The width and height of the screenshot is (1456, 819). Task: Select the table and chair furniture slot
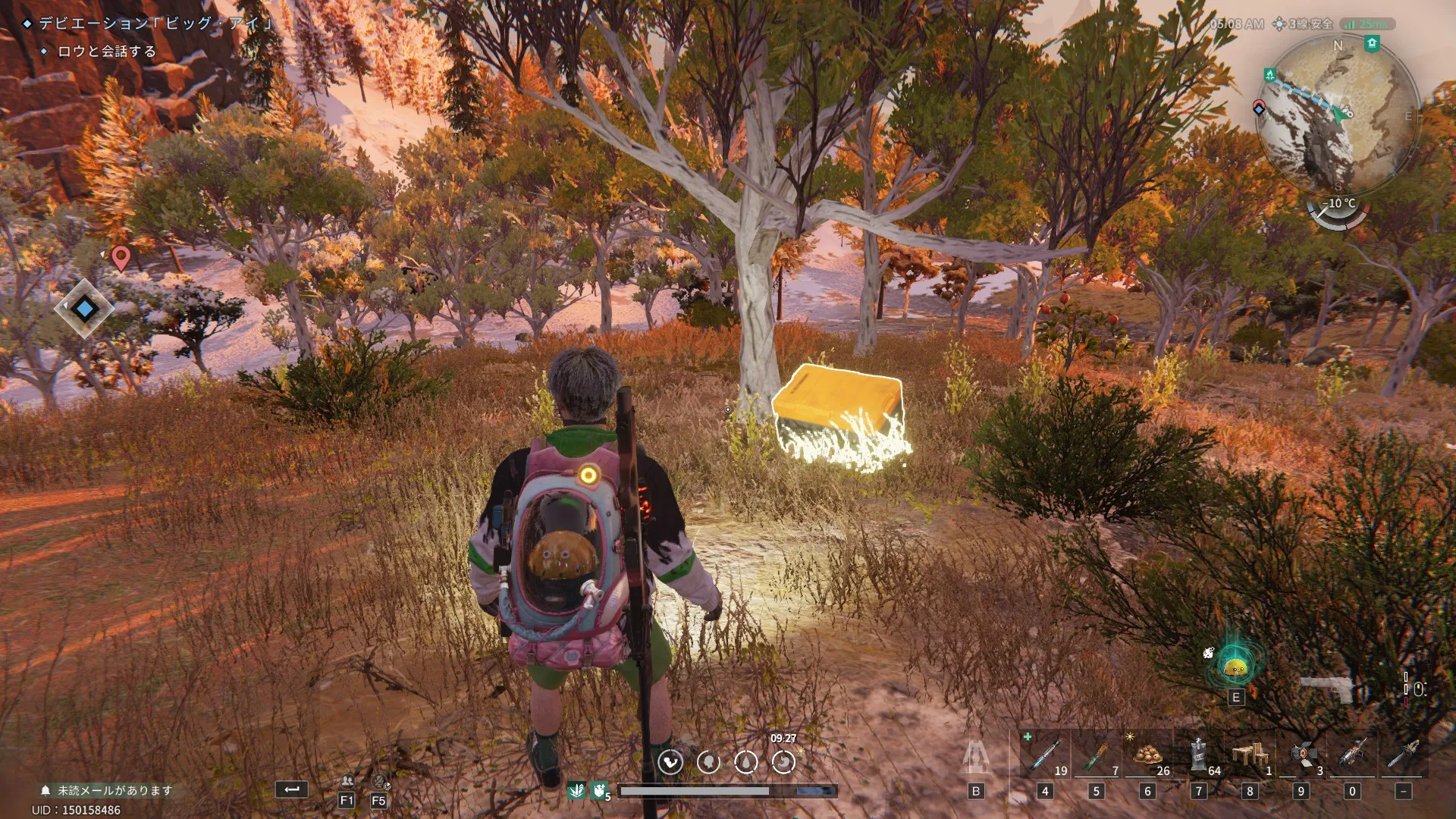point(1250,755)
